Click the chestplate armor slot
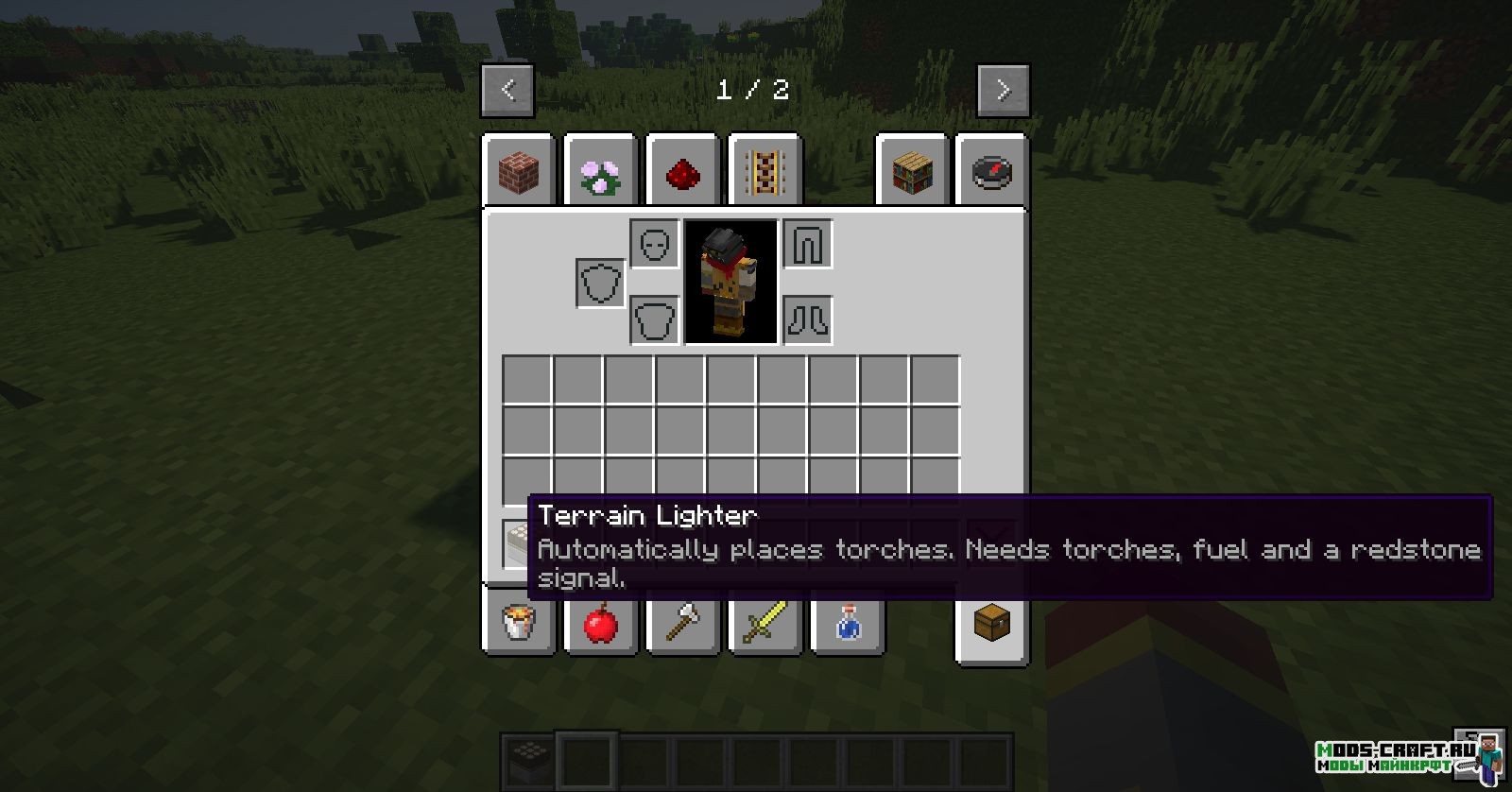 (655, 320)
